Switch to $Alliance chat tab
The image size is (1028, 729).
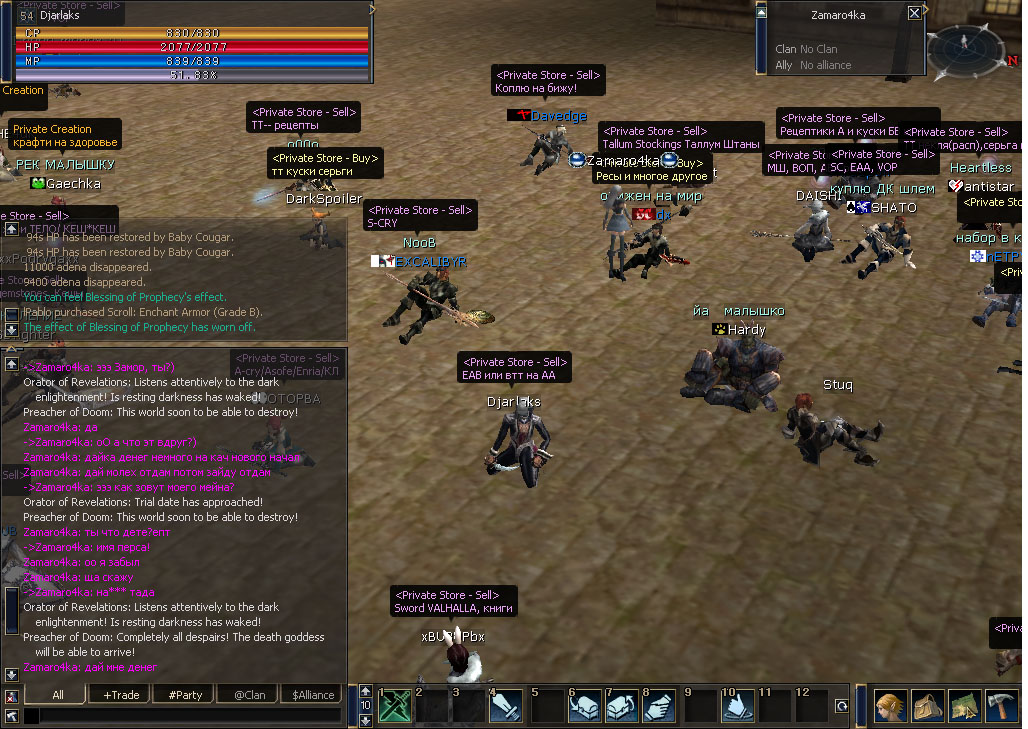point(313,694)
